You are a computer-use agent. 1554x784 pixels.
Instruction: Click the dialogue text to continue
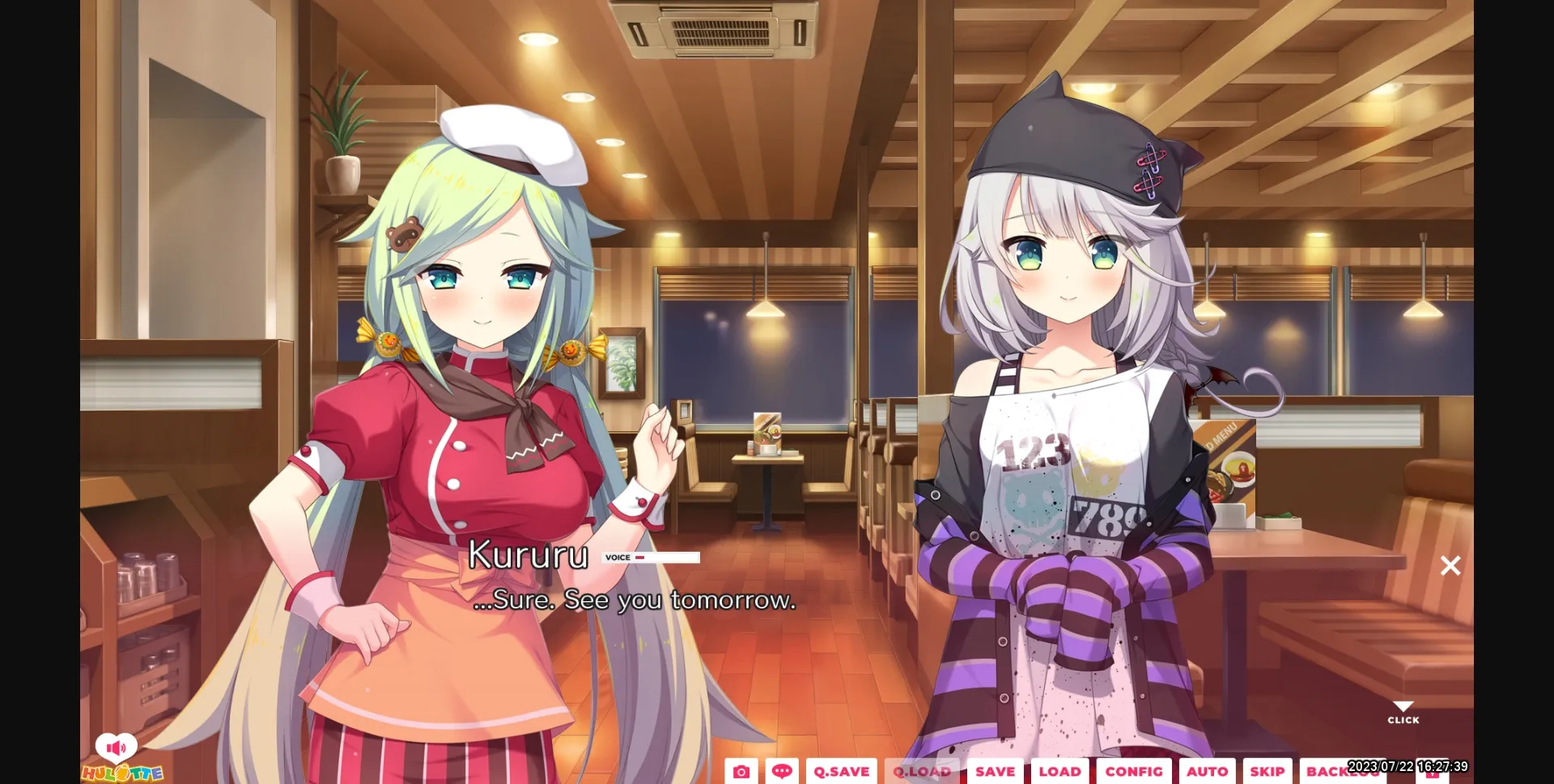click(634, 600)
